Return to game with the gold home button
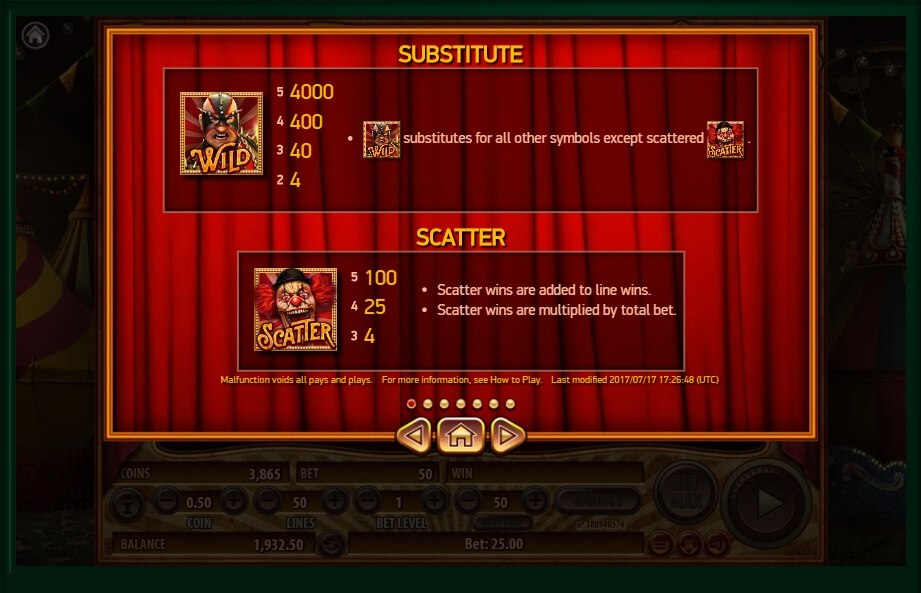This screenshot has height=593, width=921. [x=461, y=435]
